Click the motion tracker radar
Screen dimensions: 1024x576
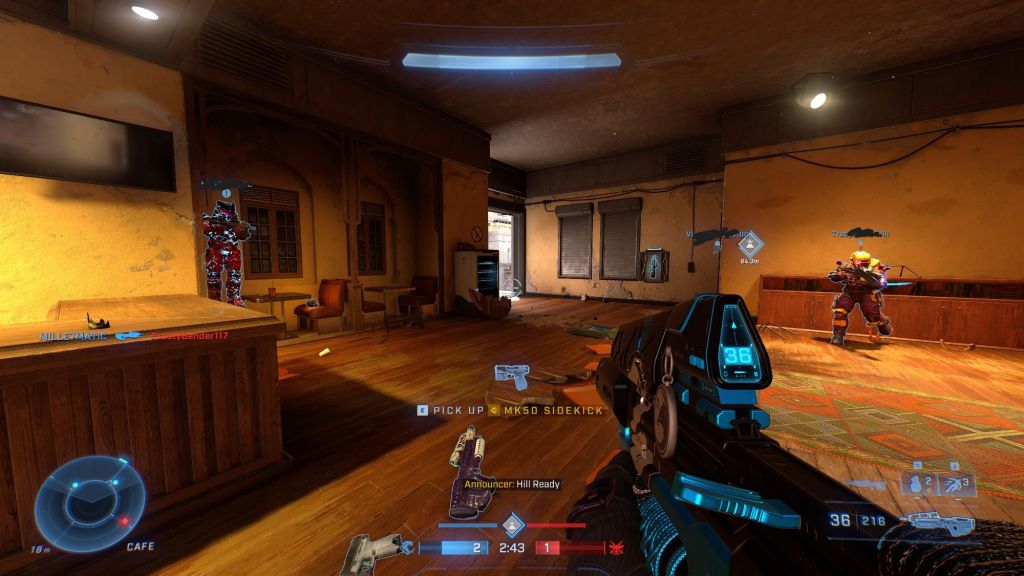point(90,502)
